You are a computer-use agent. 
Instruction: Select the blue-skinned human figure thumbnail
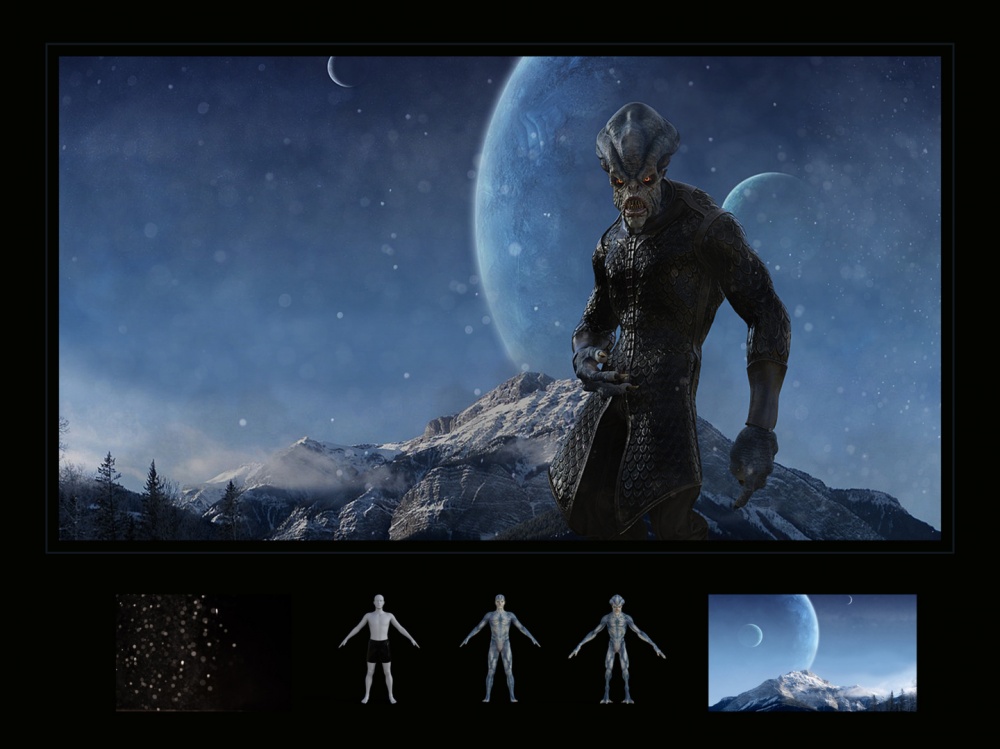coord(499,648)
